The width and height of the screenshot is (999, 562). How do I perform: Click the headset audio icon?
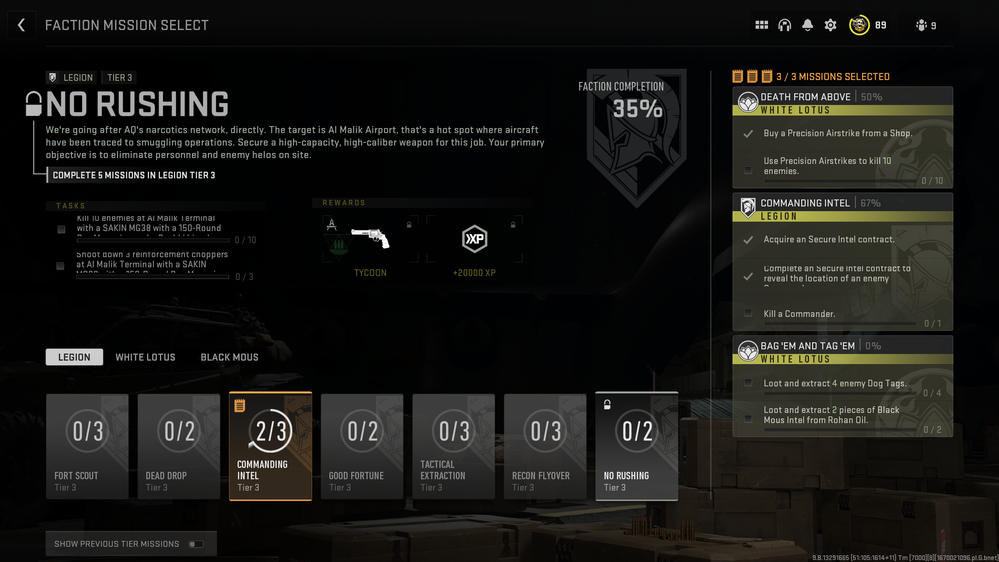pyautogui.click(x=784, y=25)
